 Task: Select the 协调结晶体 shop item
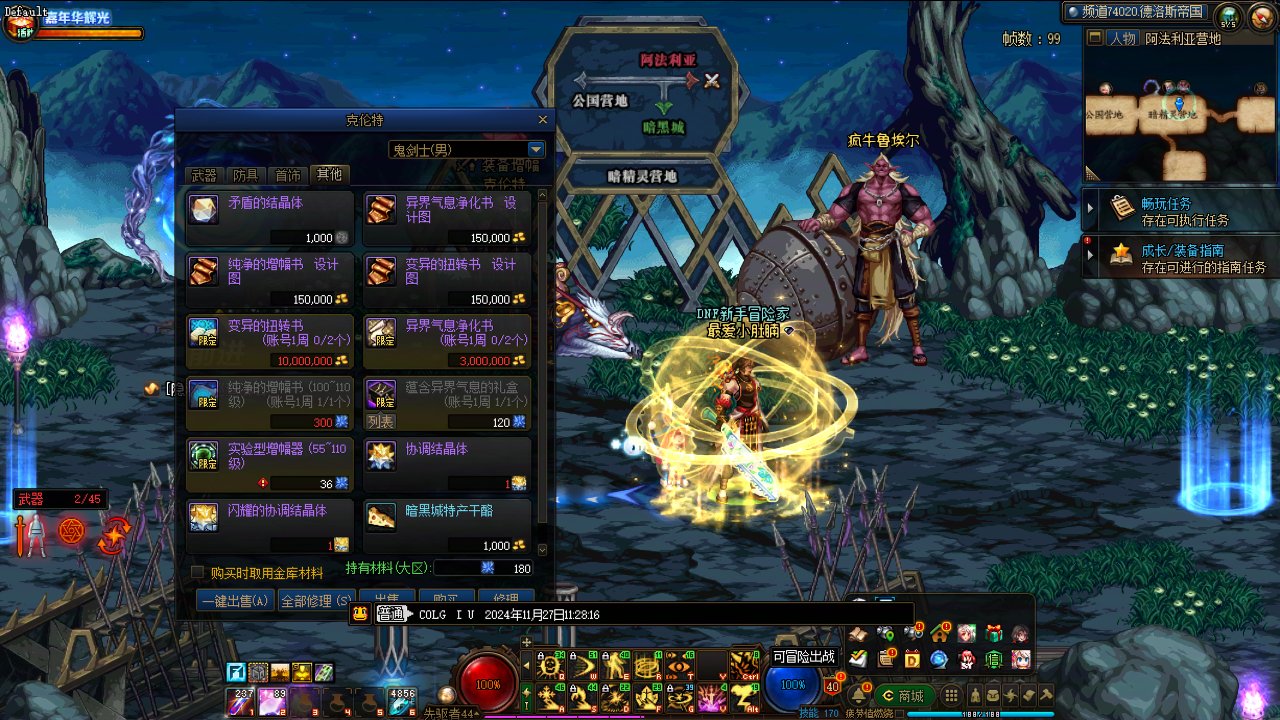pyautogui.click(x=447, y=466)
